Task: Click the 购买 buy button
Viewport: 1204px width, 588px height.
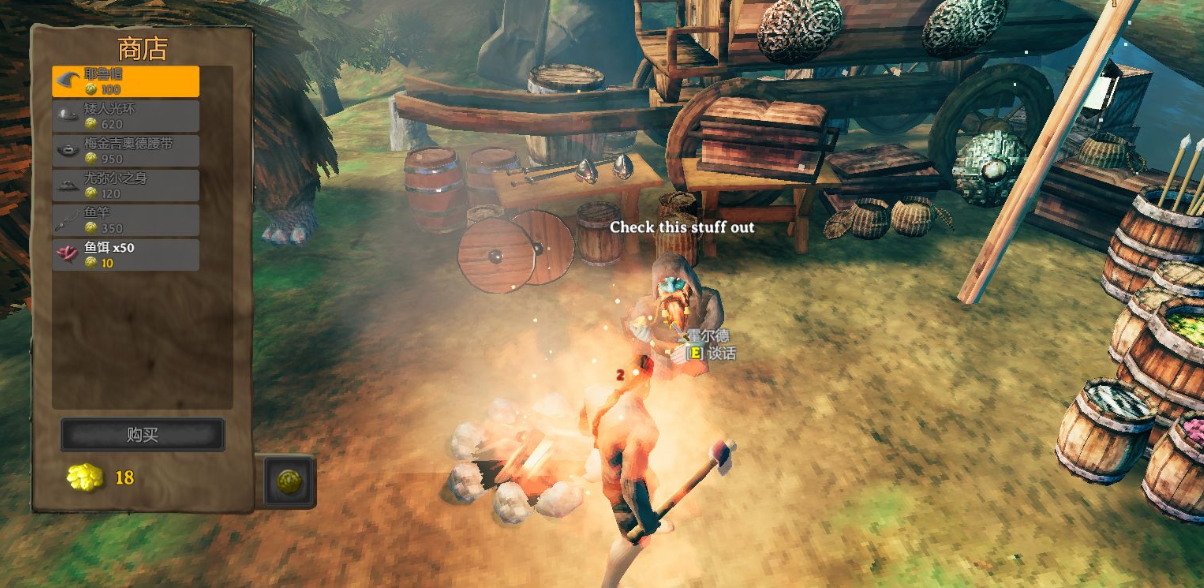Action: click(142, 435)
